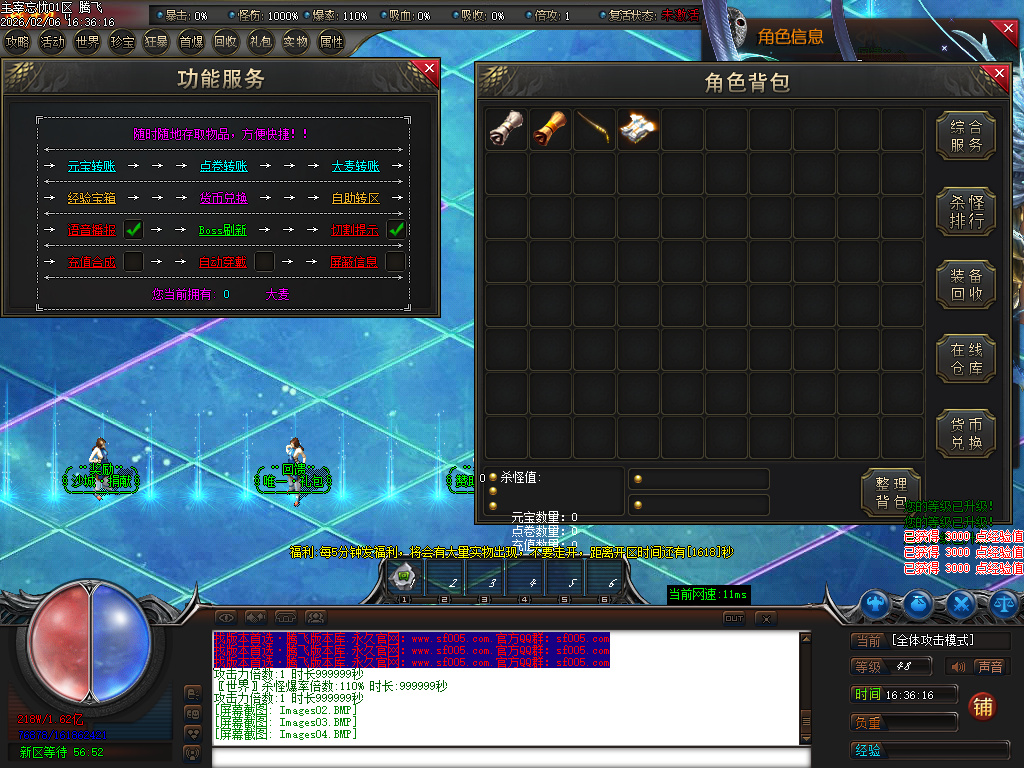The height and width of the screenshot is (768, 1024).
Task: Open 杀怪排行 ranking button
Action: (x=966, y=211)
